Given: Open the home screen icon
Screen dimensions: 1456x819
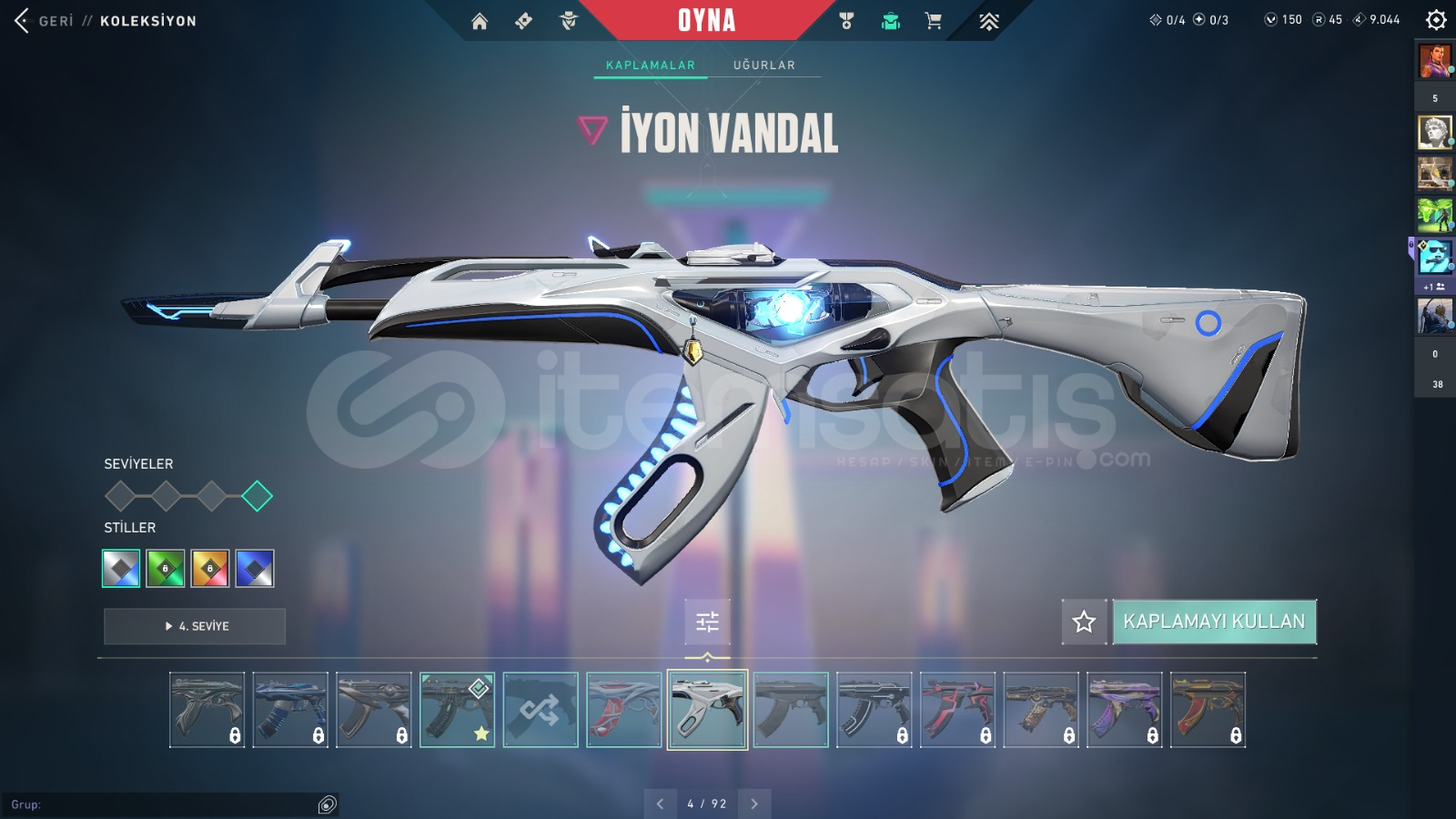Looking at the screenshot, I should 480,21.
